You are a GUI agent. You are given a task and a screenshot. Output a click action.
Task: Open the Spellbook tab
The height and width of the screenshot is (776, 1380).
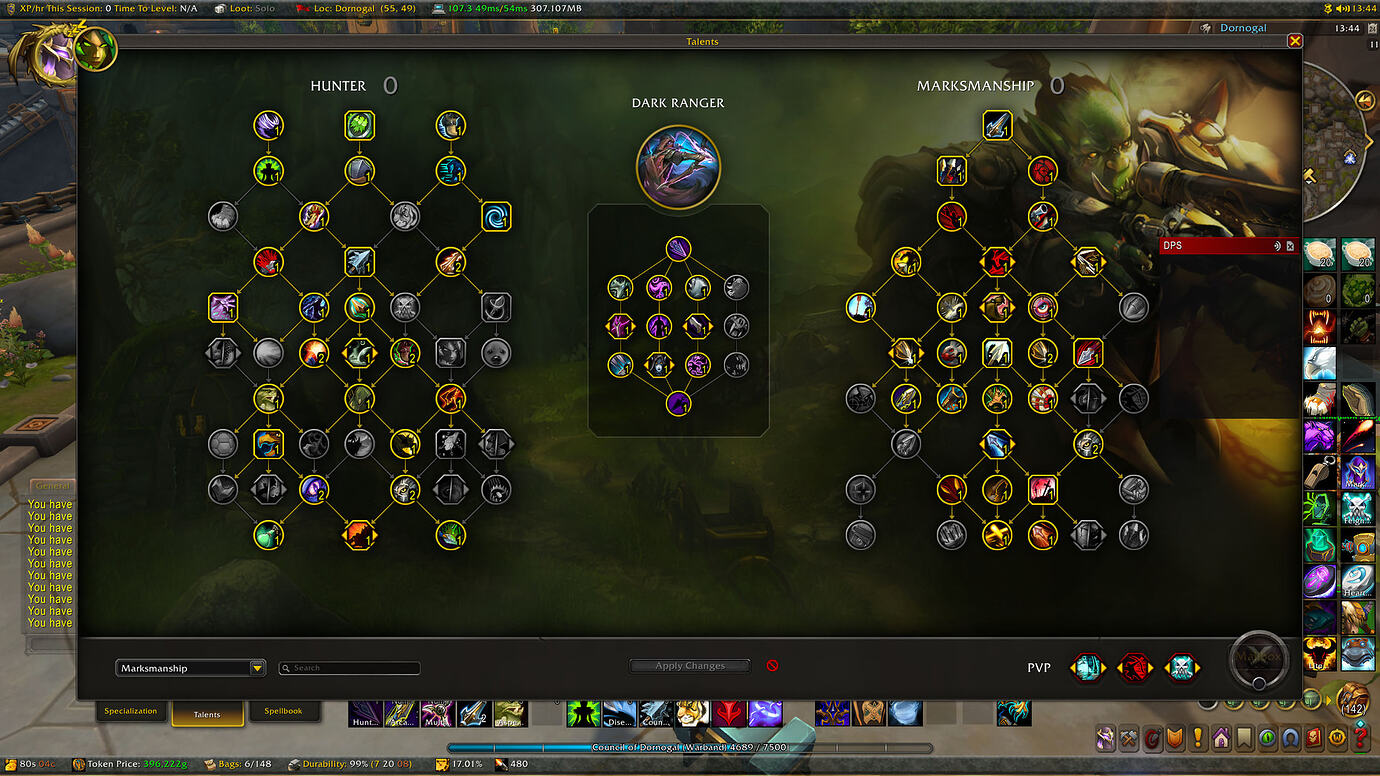click(x=285, y=711)
